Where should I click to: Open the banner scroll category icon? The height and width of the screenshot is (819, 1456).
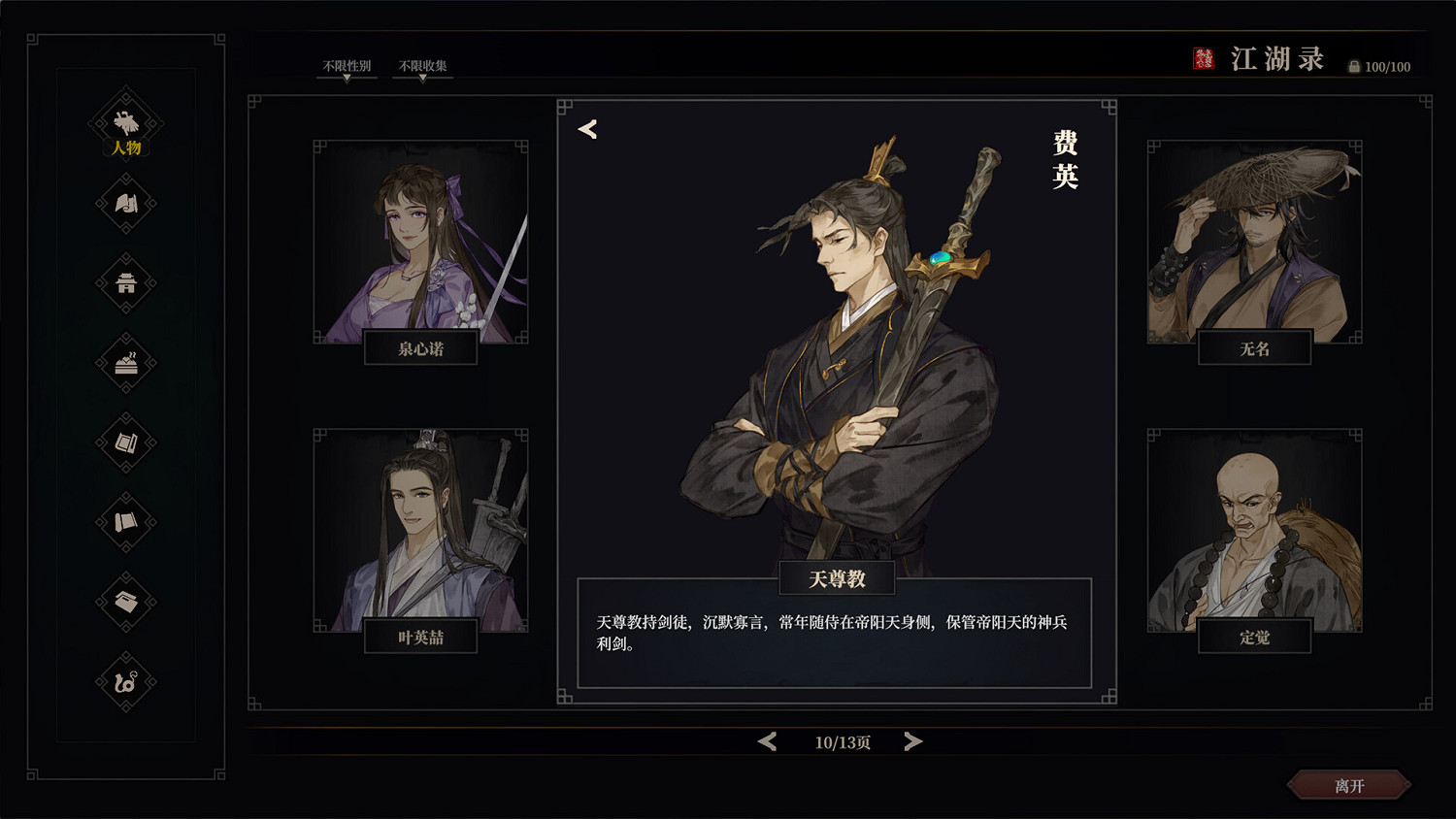click(124, 521)
